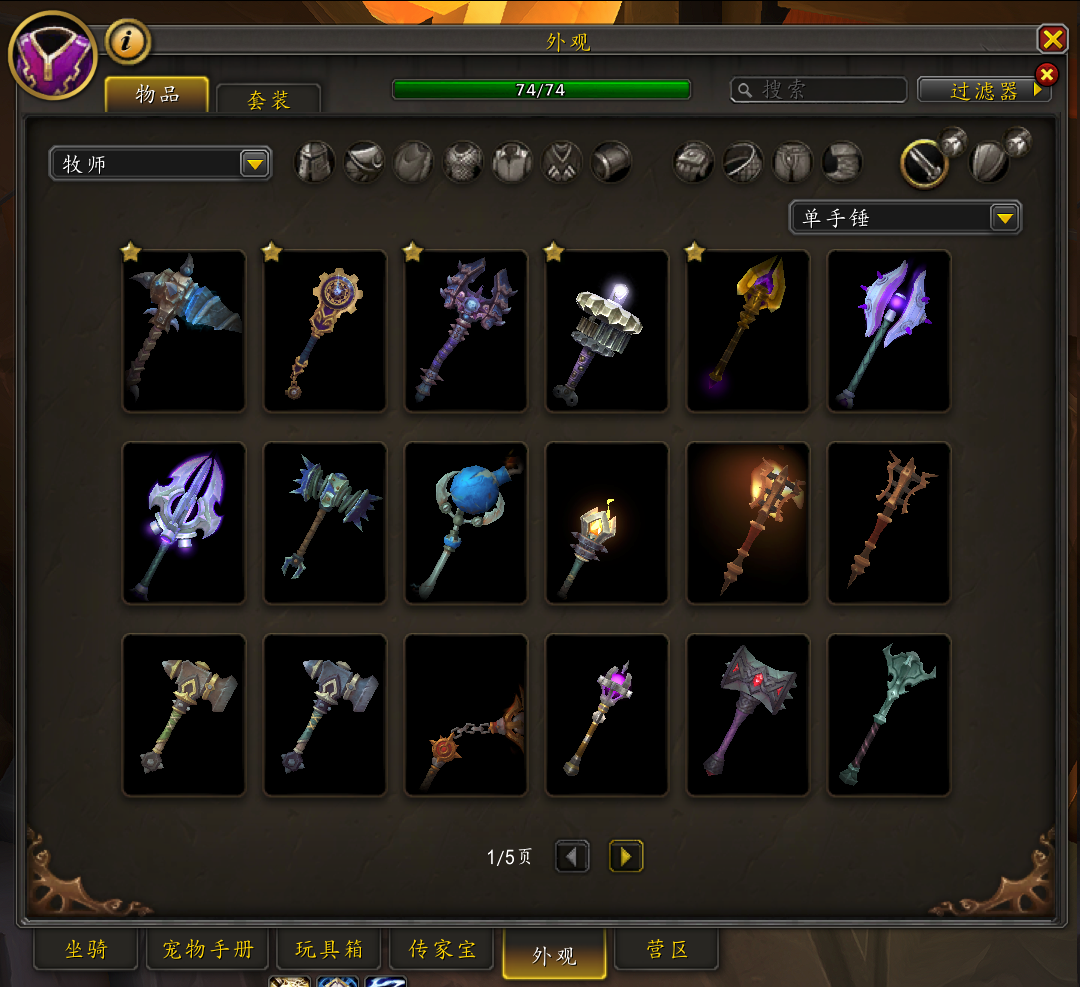Viewport: 1080px width, 987px height.
Task: Close the 外观 window
Action: pyautogui.click(x=1052, y=39)
